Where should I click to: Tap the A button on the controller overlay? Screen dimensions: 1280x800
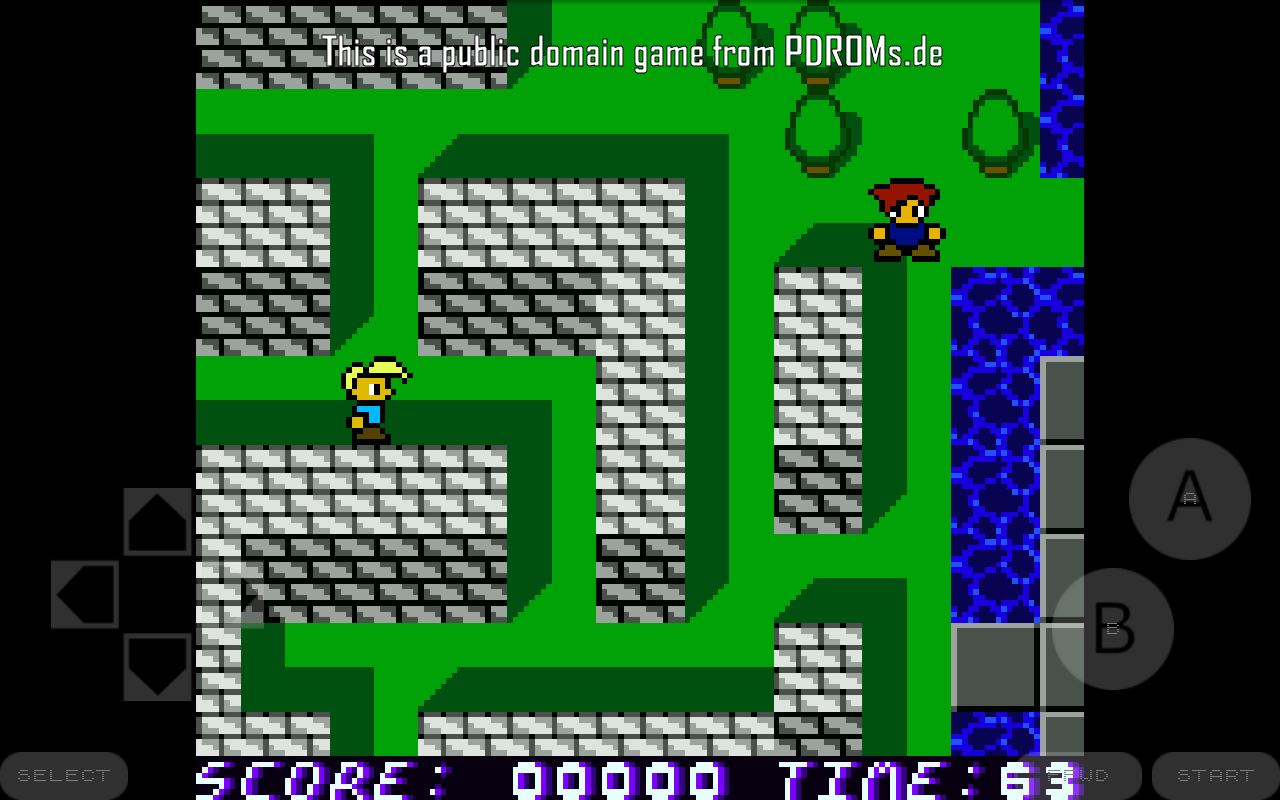[1188, 498]
